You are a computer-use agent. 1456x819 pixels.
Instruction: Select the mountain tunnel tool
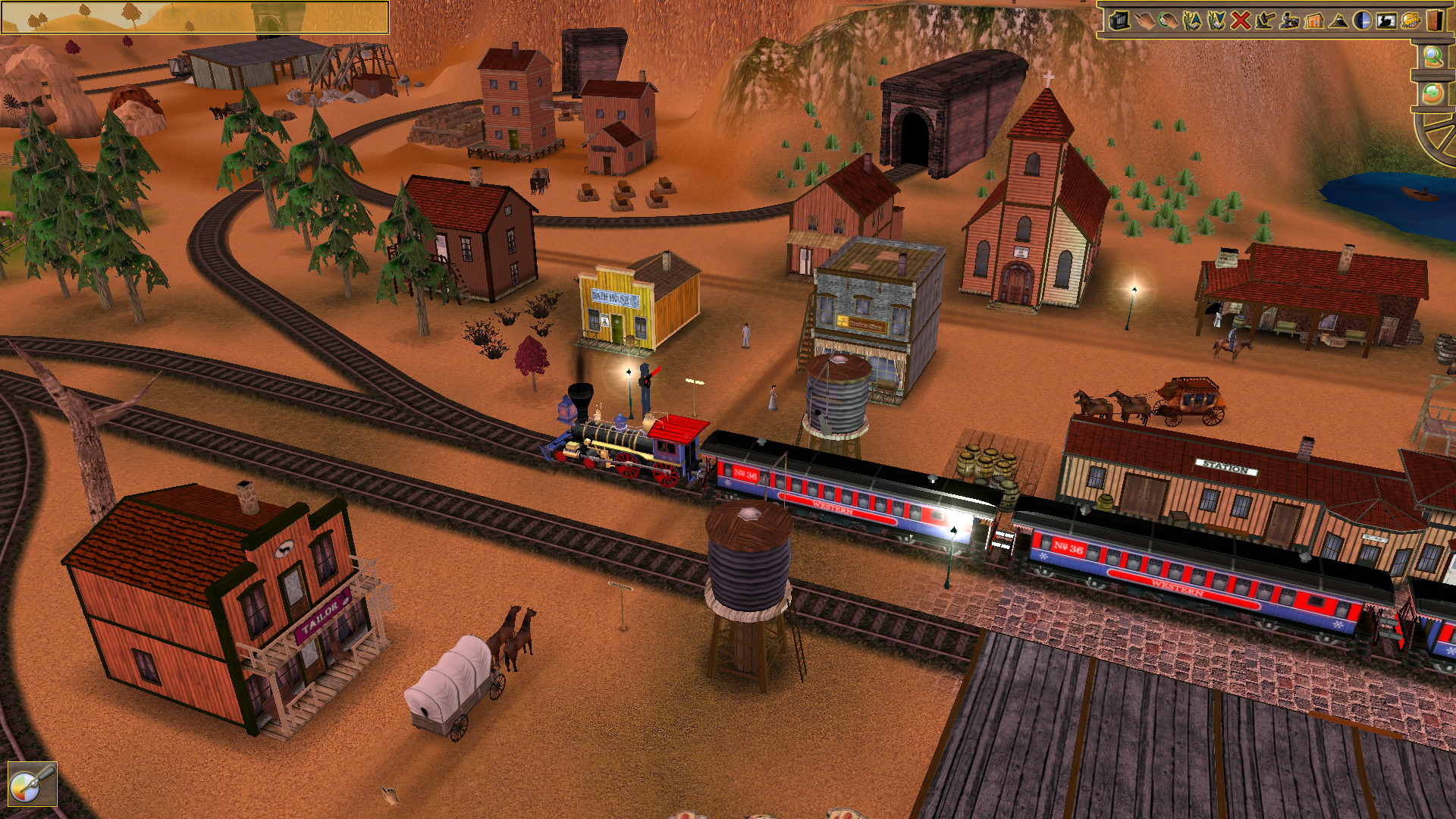(1338, 21)
